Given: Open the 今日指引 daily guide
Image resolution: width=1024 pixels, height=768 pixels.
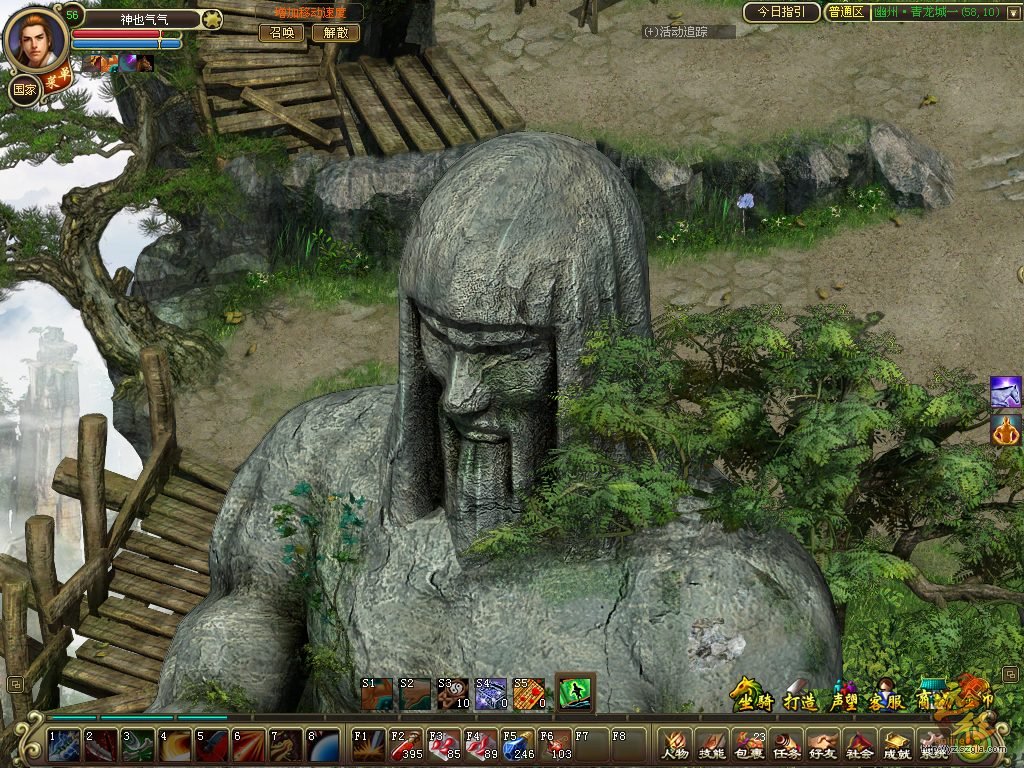Looking at the screenshot, I should click(781, 12).
